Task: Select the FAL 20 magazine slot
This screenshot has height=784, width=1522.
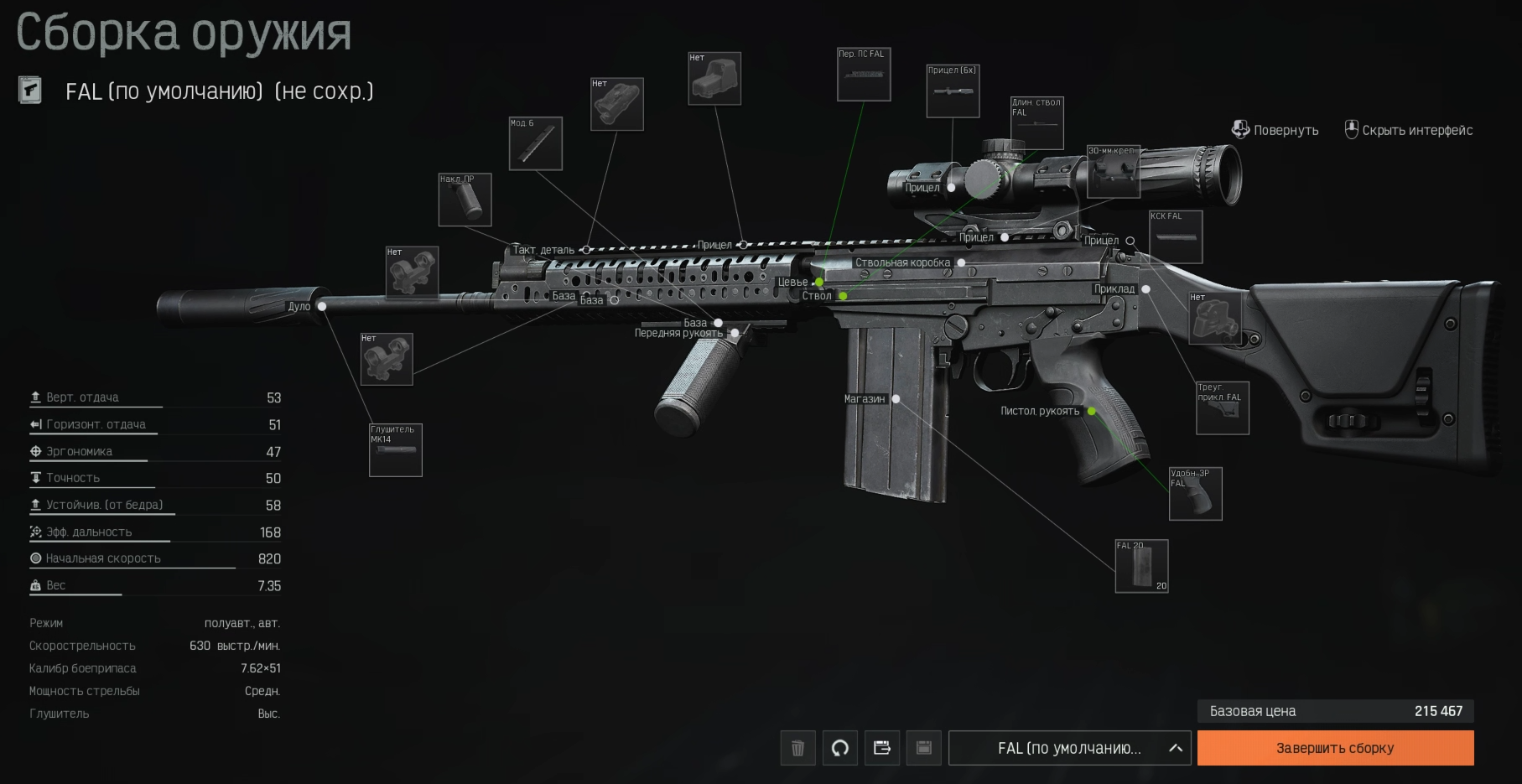Action: tap(1141, 567)
